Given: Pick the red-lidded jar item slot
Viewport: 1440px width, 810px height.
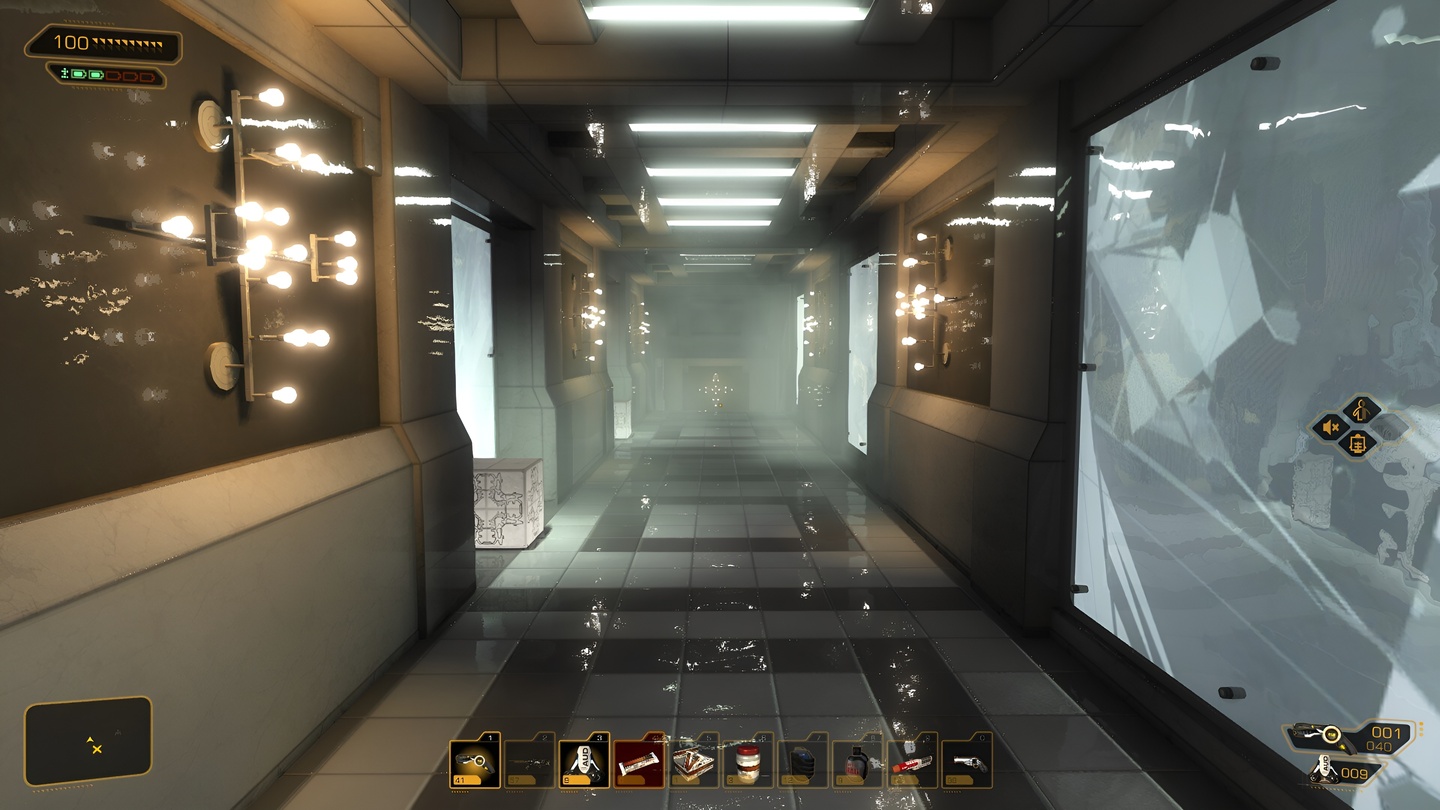Looking at the screenshot, I should 748,764.
